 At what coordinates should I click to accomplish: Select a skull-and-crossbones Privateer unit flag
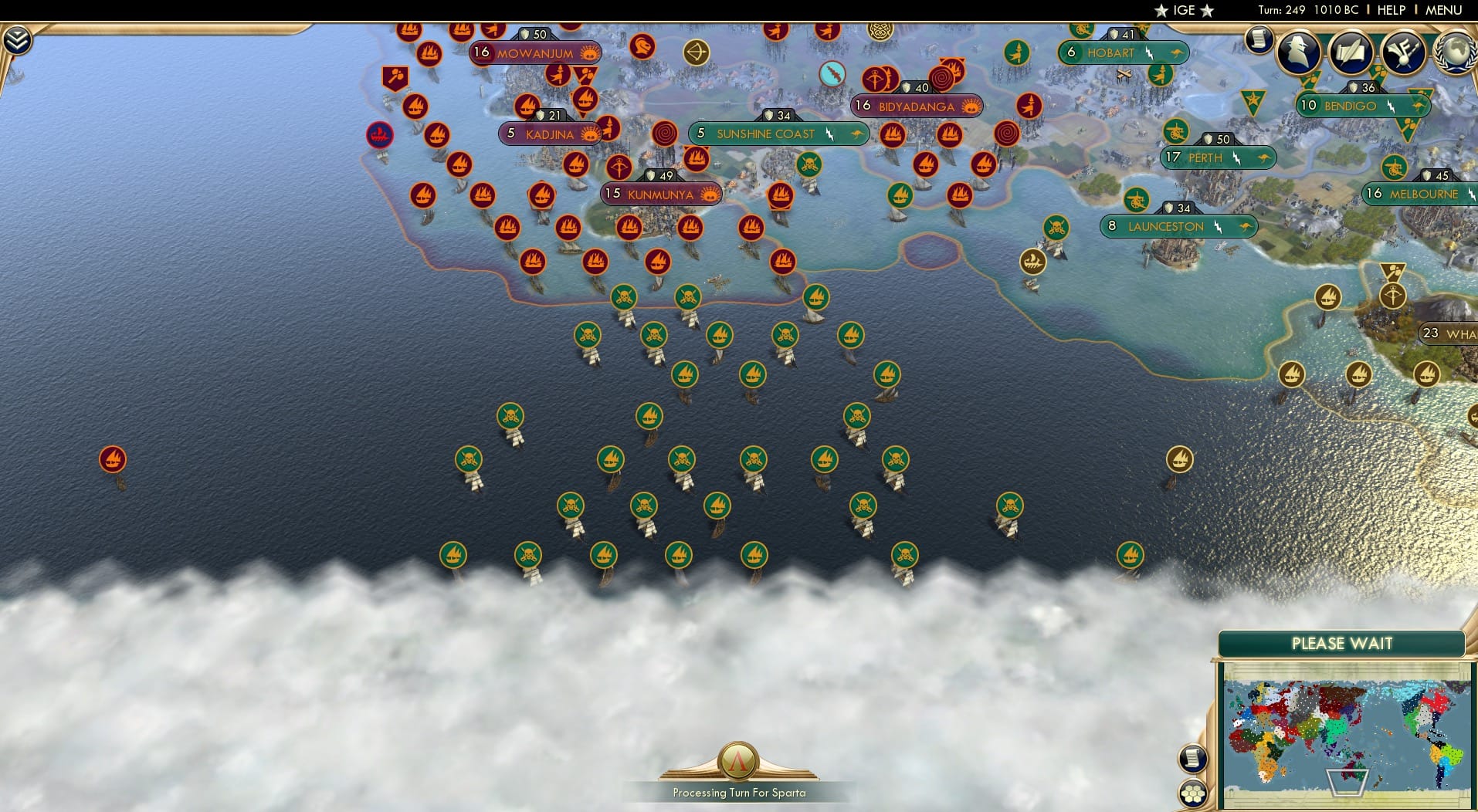pyautogui.click(x=622, y=295)
